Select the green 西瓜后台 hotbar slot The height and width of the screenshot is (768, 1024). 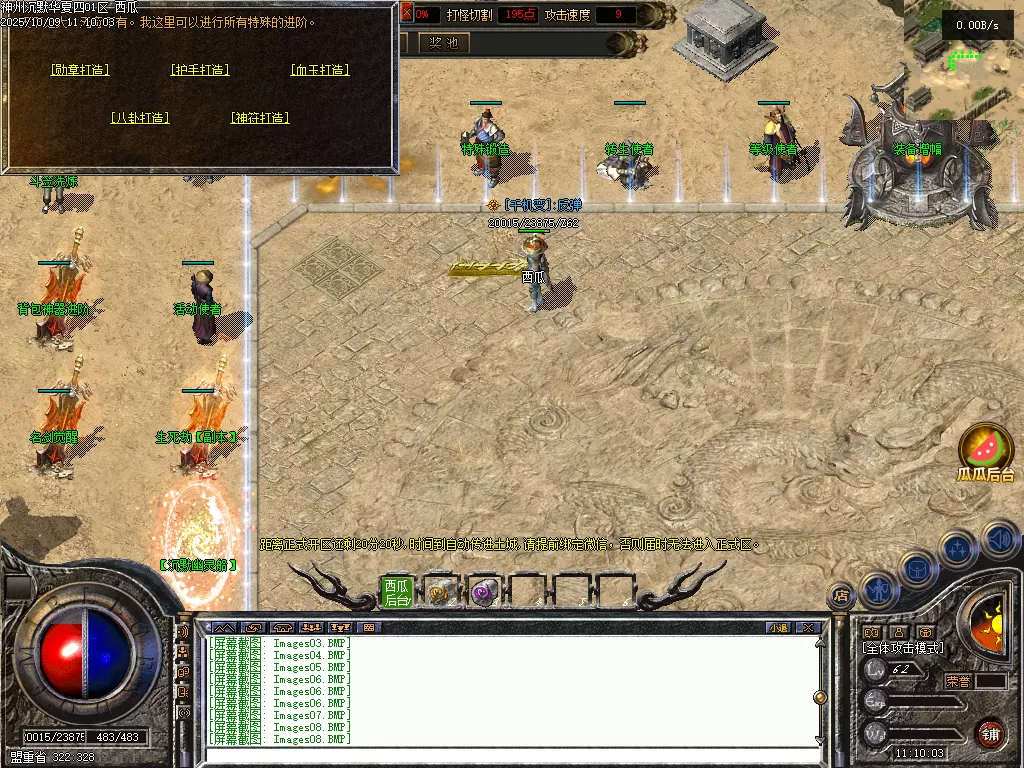coord(397,593)
